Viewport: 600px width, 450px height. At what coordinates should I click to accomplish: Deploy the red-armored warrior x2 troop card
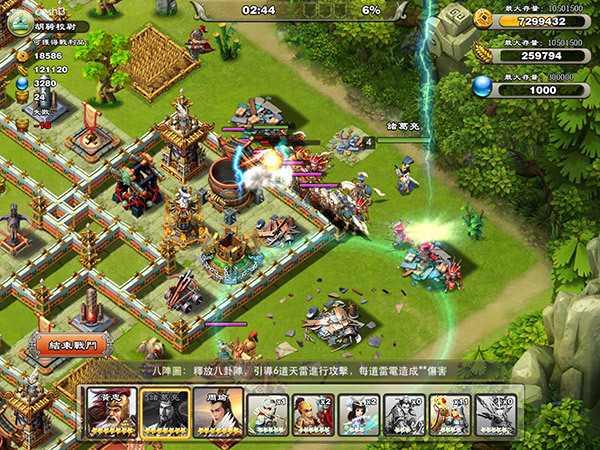tap(314, 412)
